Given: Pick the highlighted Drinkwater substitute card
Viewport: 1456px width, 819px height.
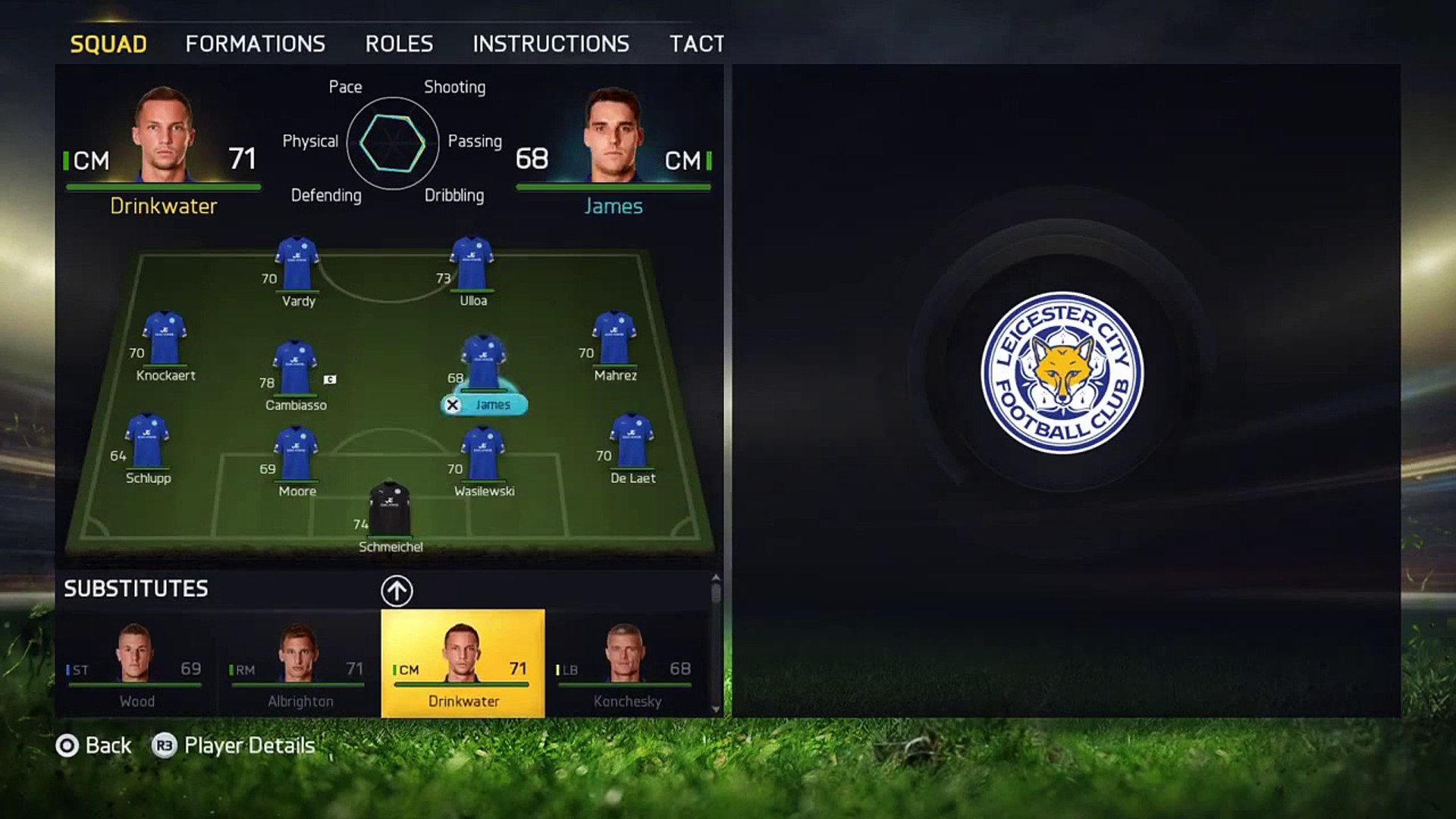Looking at the screenshot, I should coord(463,664).
